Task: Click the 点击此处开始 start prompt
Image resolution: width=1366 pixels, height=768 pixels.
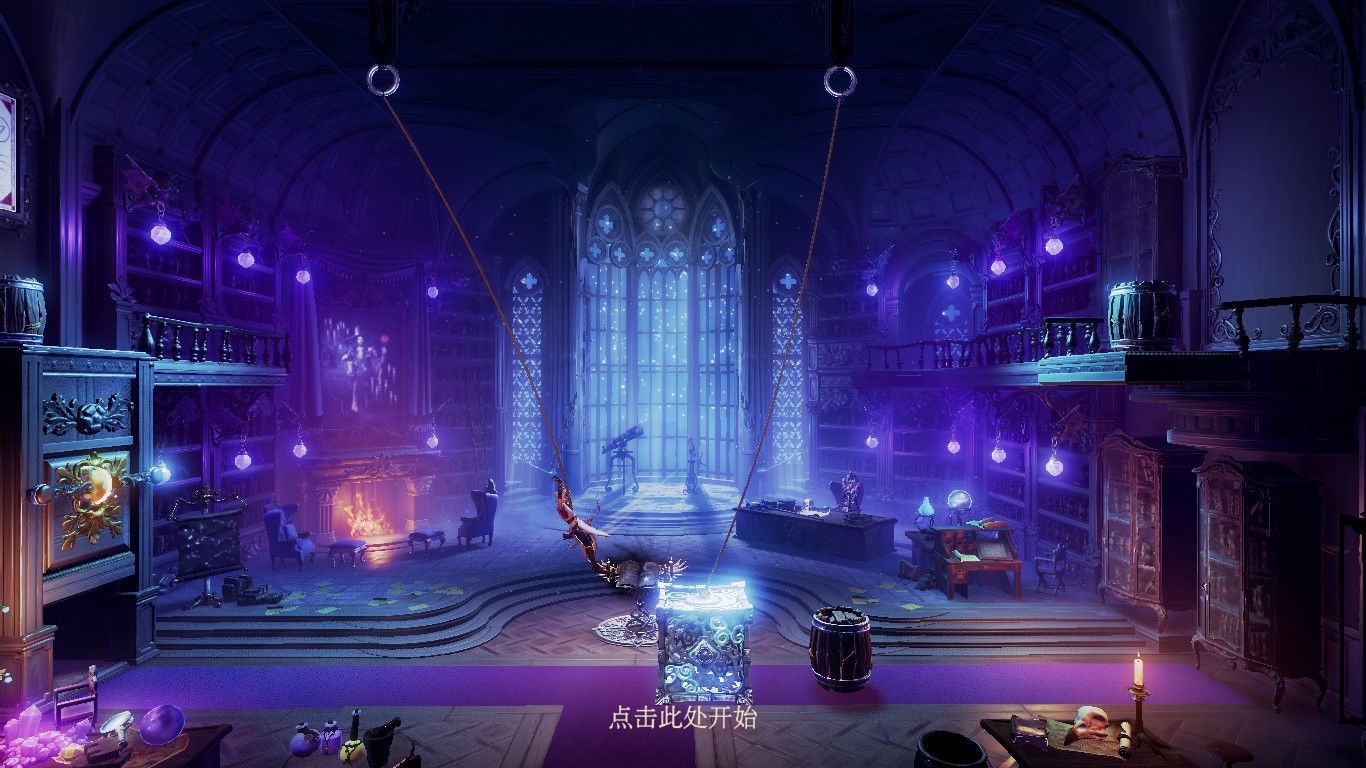Action: tap(683, 717)
